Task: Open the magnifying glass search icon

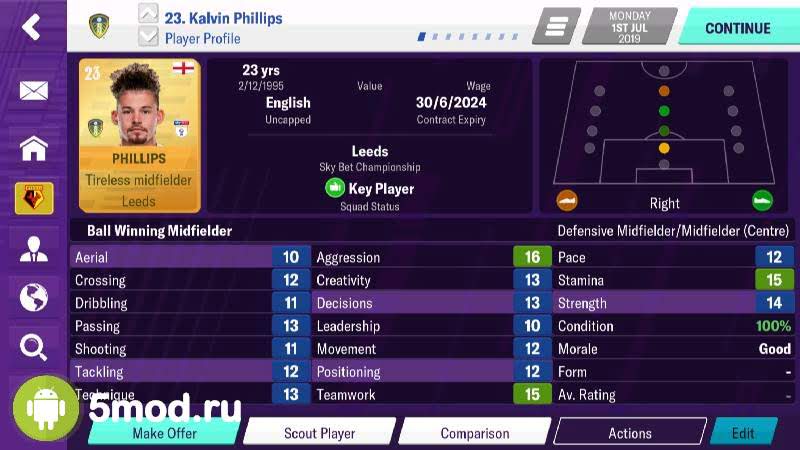Action: point(34,347)
